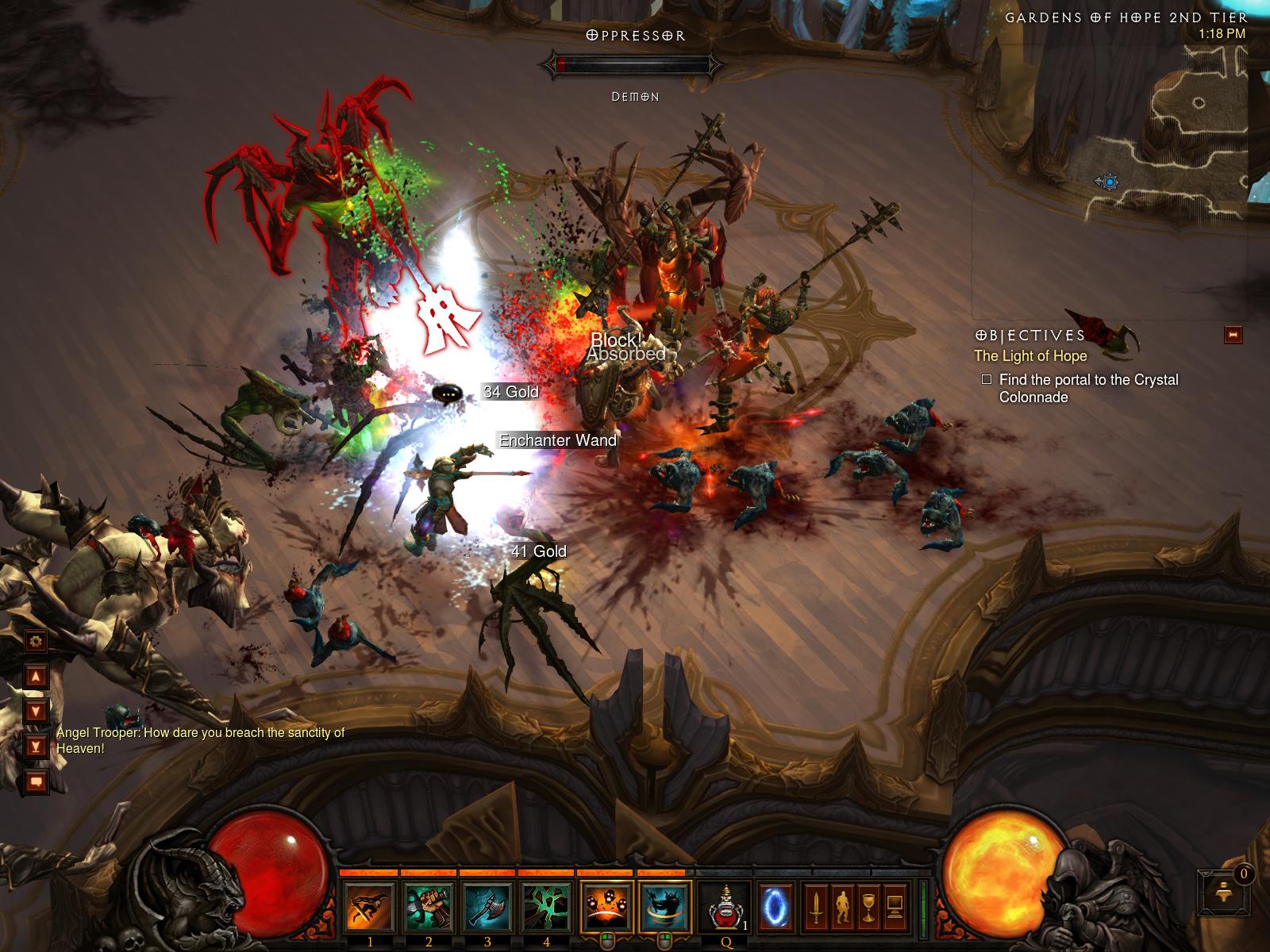Screen dimensions: 1270x952
Task: Select the glowing-skulls left mouse skill
Action: [607, 906]
